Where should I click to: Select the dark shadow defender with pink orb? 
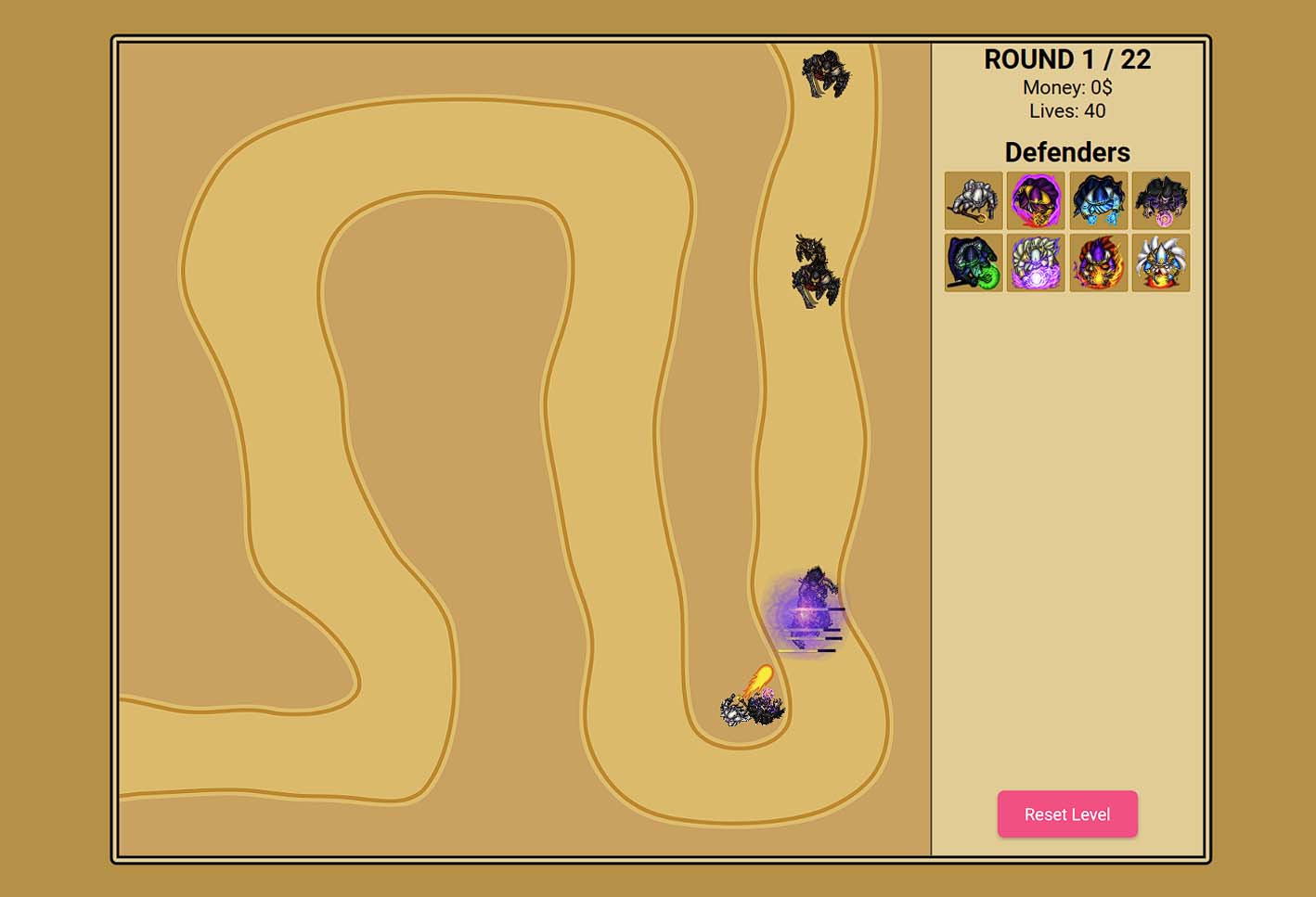[1160, 200]
